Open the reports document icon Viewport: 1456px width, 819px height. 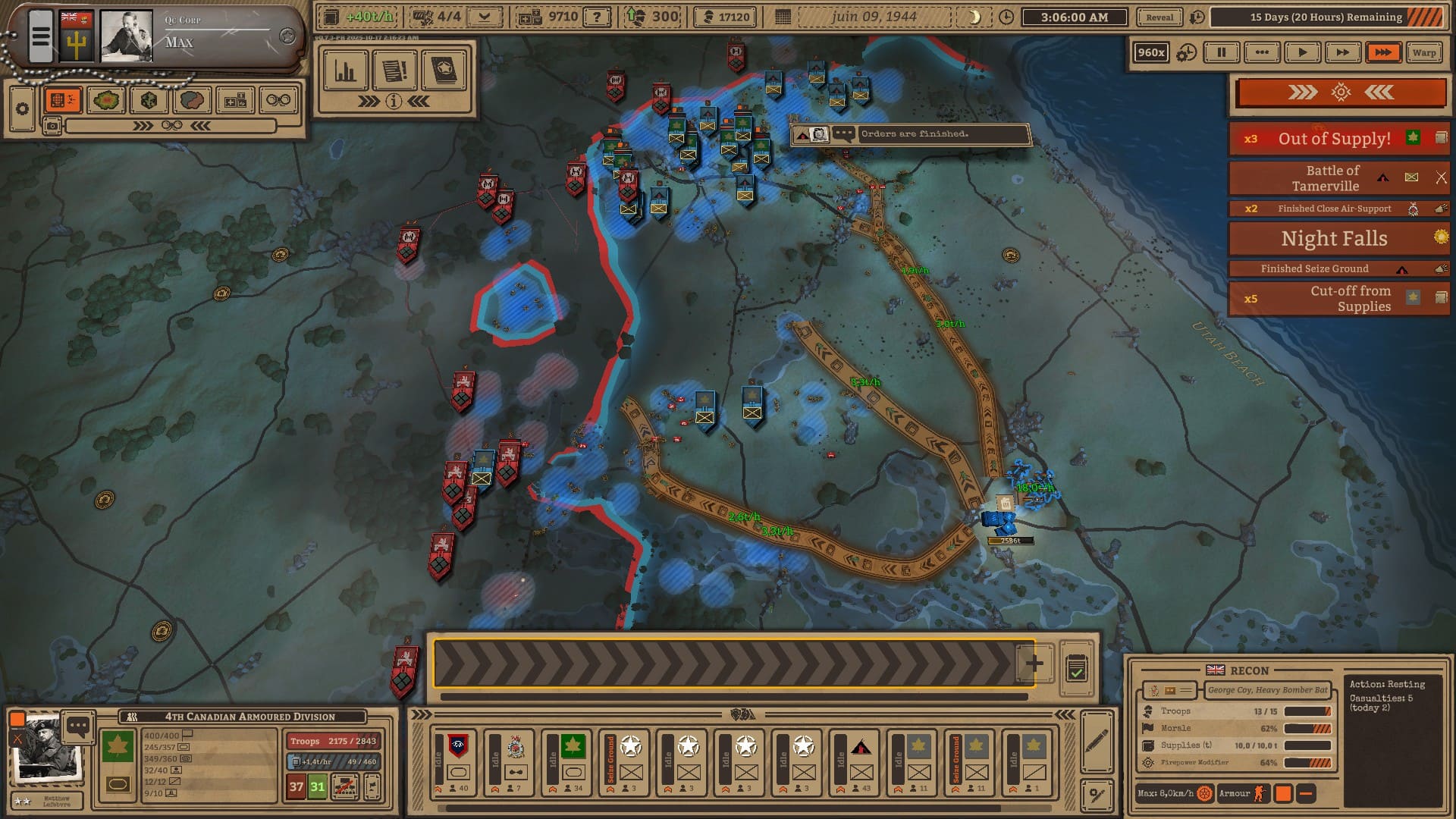(x=394, y=71)
